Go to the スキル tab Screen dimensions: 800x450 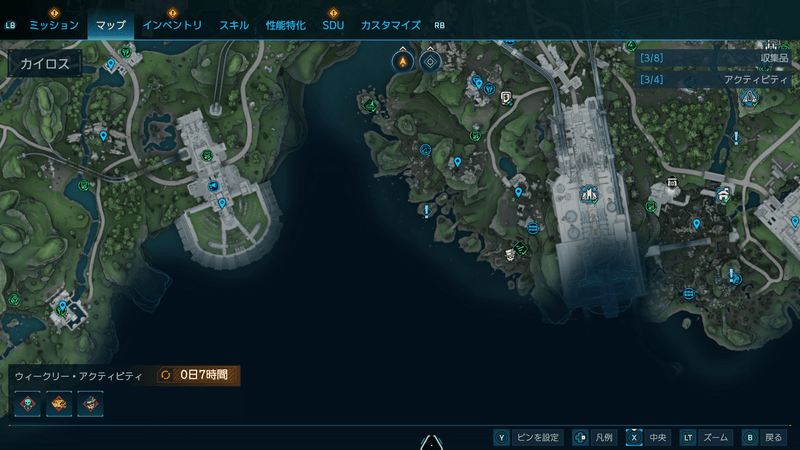236,25
